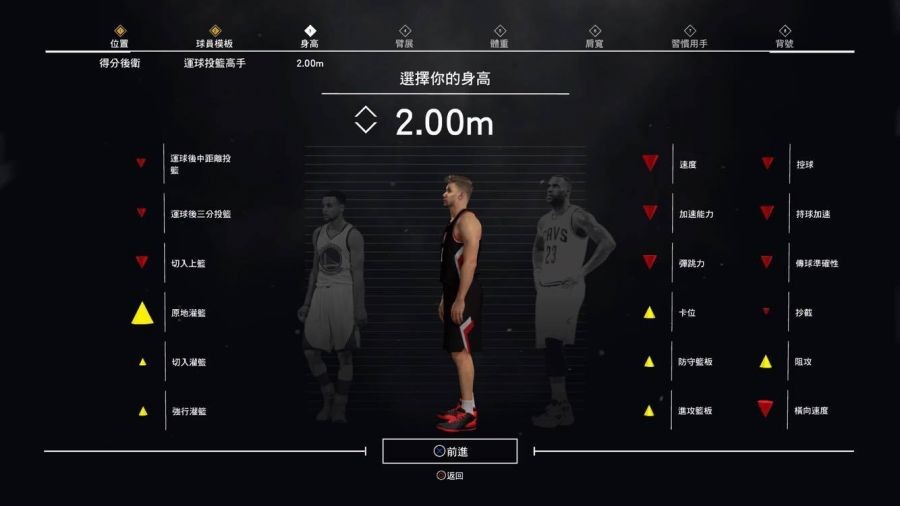The width and height of the screenshot is (900, 506).
Task: Select the 背號 tab
Action: tap(784, 38)
